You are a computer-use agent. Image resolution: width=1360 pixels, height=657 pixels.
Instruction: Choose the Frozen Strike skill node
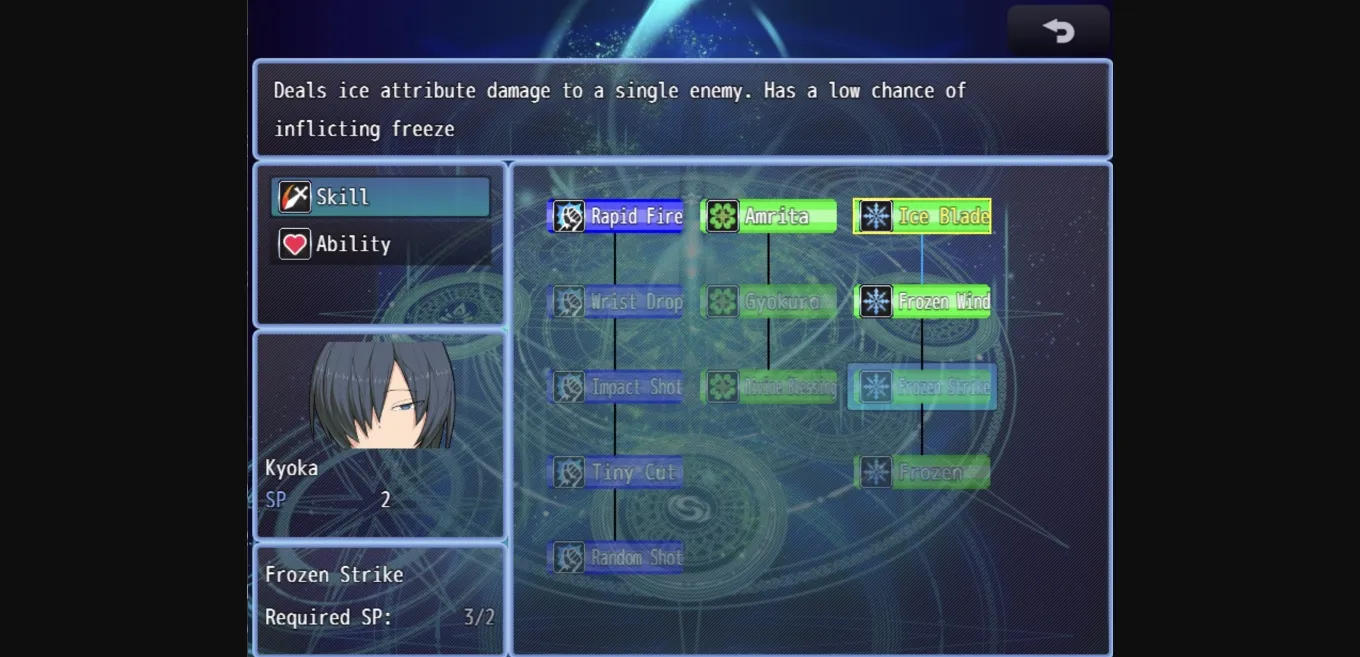(922, 387)
